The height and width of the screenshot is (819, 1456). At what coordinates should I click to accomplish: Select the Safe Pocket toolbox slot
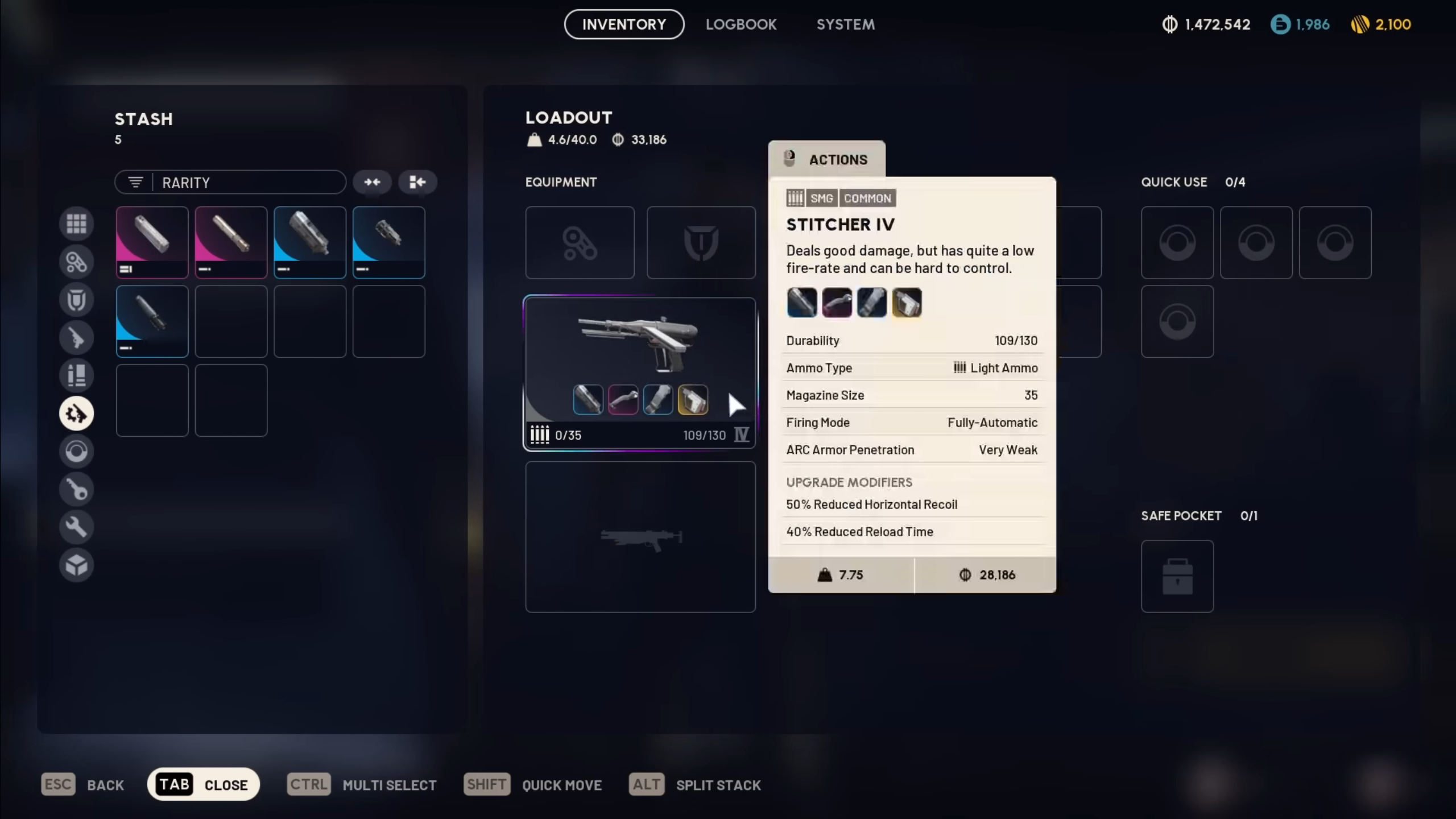pyautogui.click(x=1177, y=576)
